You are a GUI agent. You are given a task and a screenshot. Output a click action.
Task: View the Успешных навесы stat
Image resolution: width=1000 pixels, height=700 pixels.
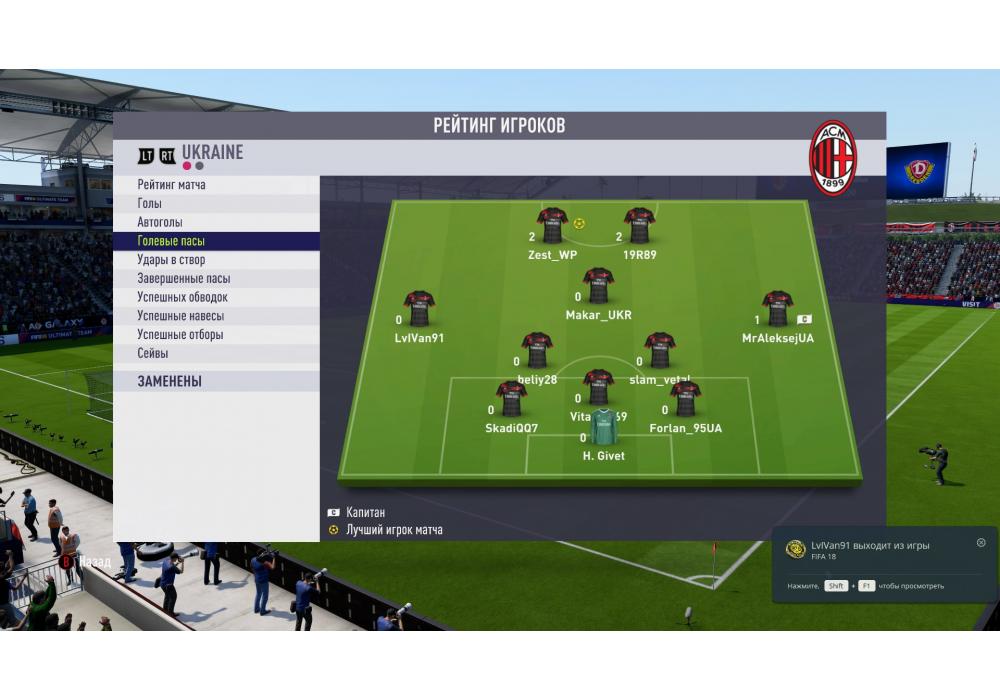coord(180,316)
